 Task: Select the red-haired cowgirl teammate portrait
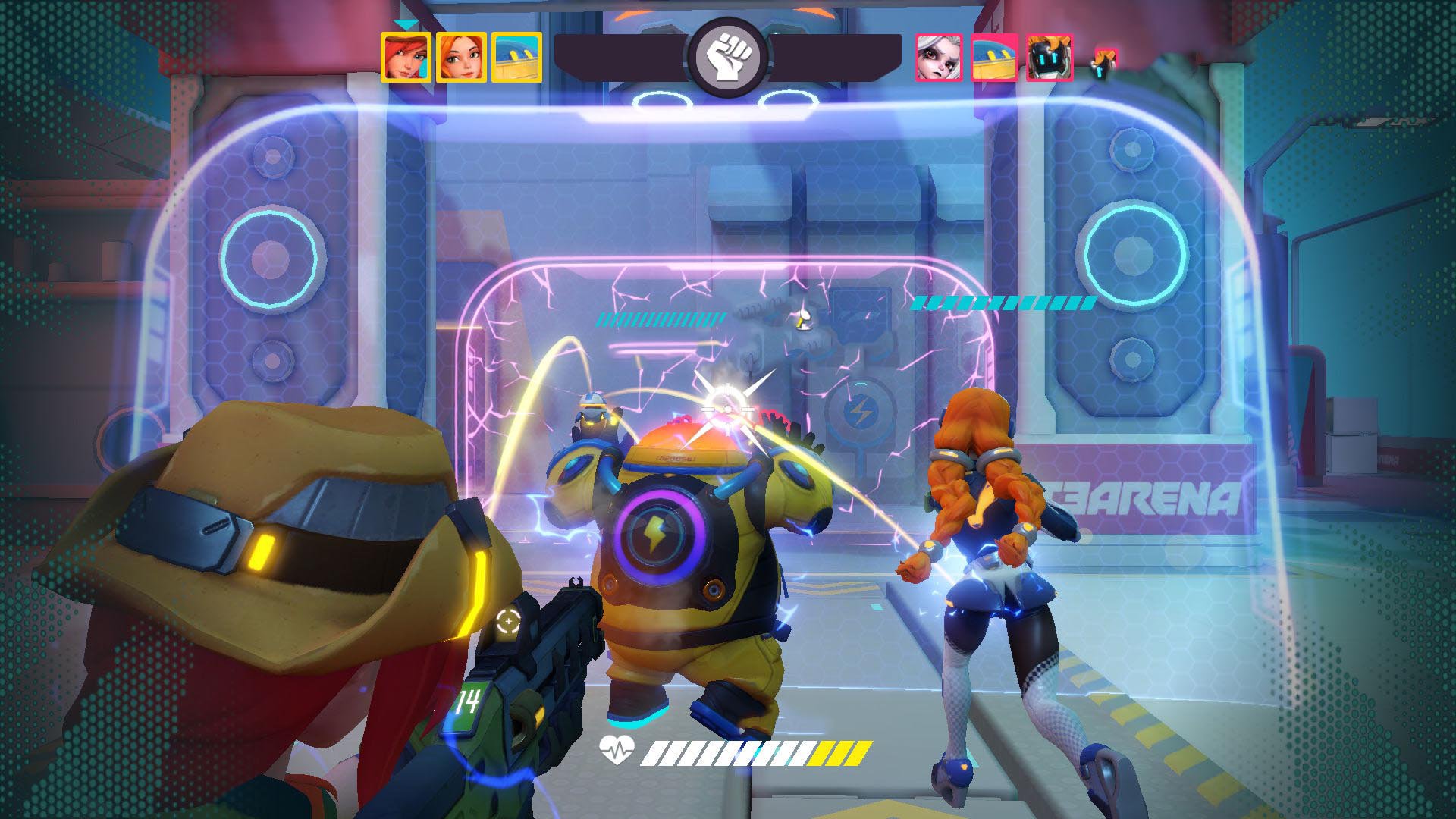406,57
